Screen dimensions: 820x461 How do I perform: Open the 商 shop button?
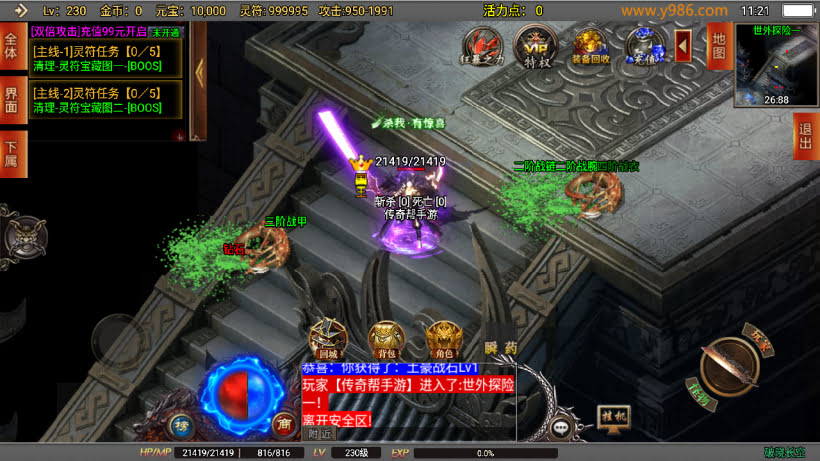[283, 422]
